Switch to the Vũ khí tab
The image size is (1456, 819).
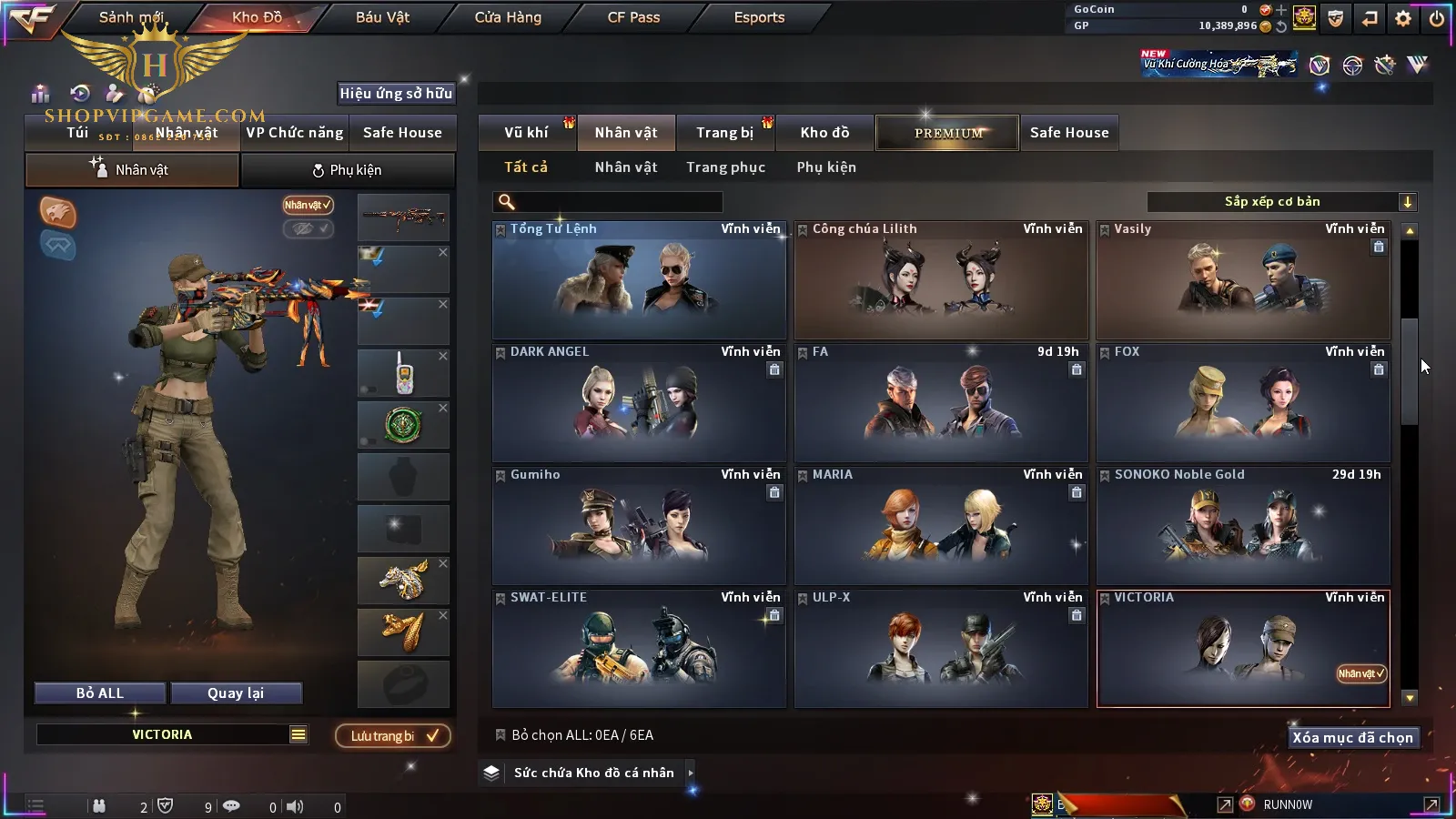point(526,133)
